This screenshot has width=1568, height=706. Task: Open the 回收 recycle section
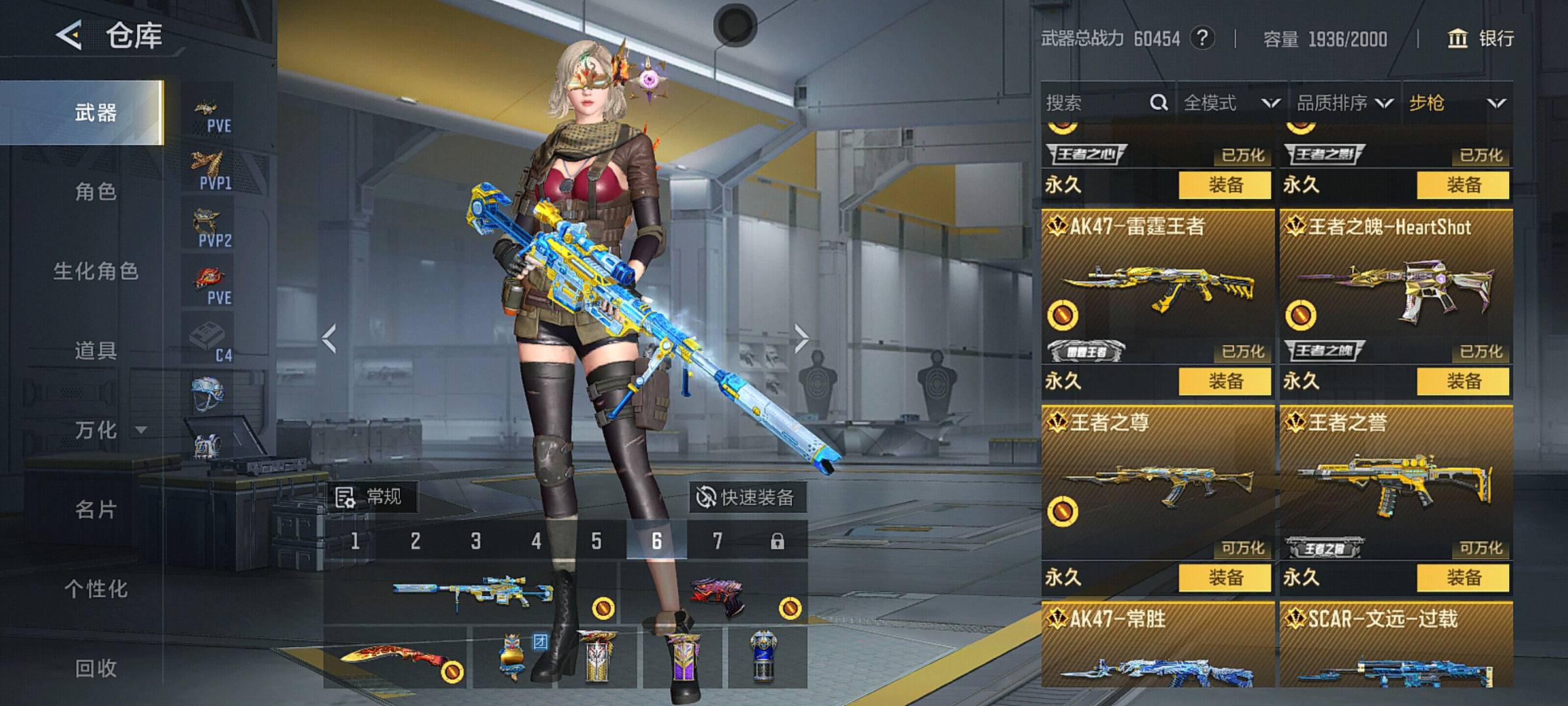coord(95,668)
